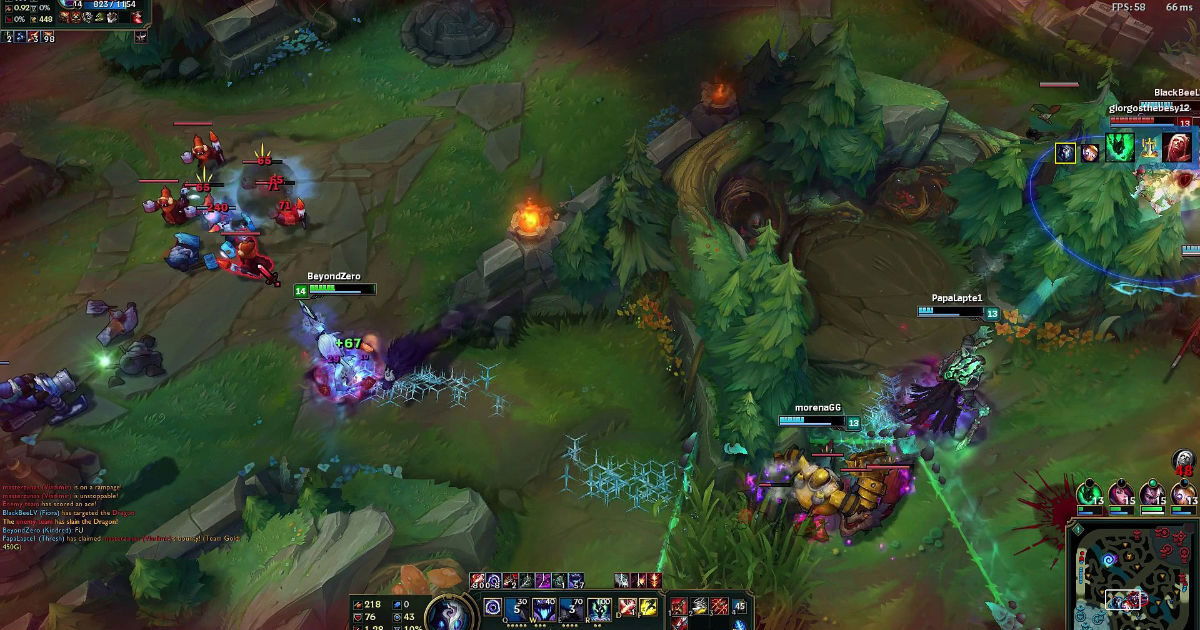Viewport: 1200px width, 630px height.
Task: Activate the W ability icon
Action: [x=545, y=608]
